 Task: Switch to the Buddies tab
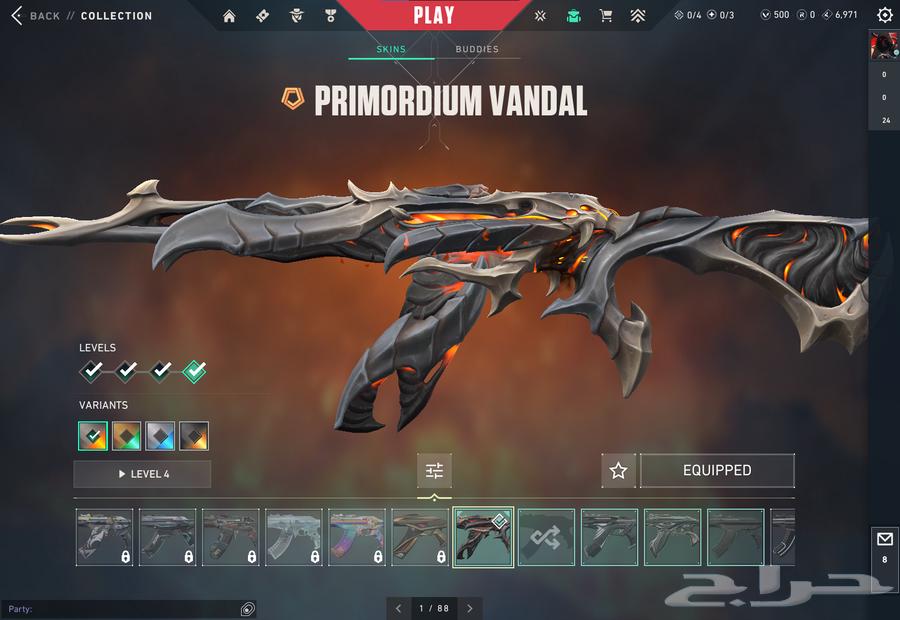click(x=477, y=49)
